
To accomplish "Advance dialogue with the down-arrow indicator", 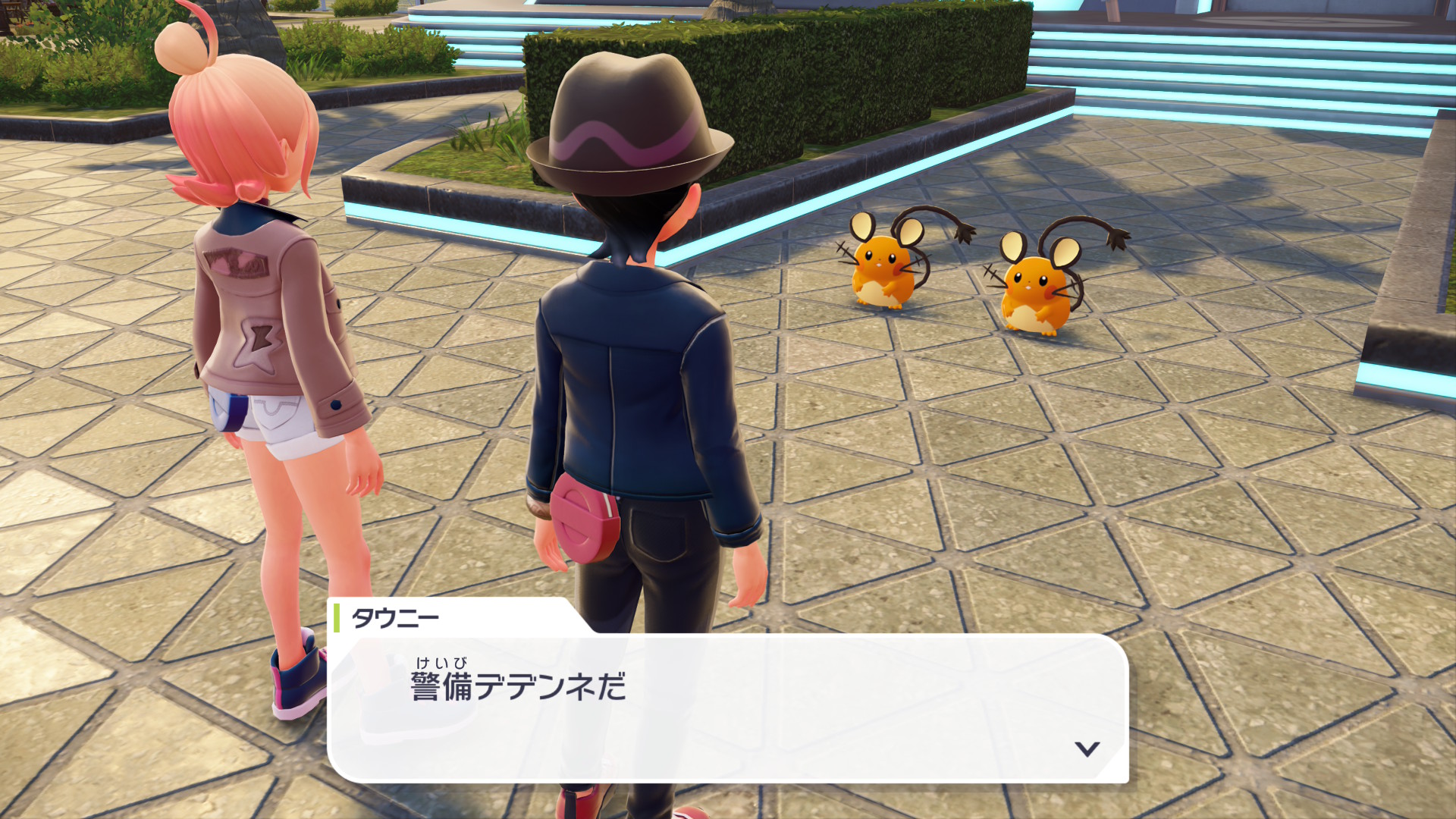I will click(x=1087, y=748).
